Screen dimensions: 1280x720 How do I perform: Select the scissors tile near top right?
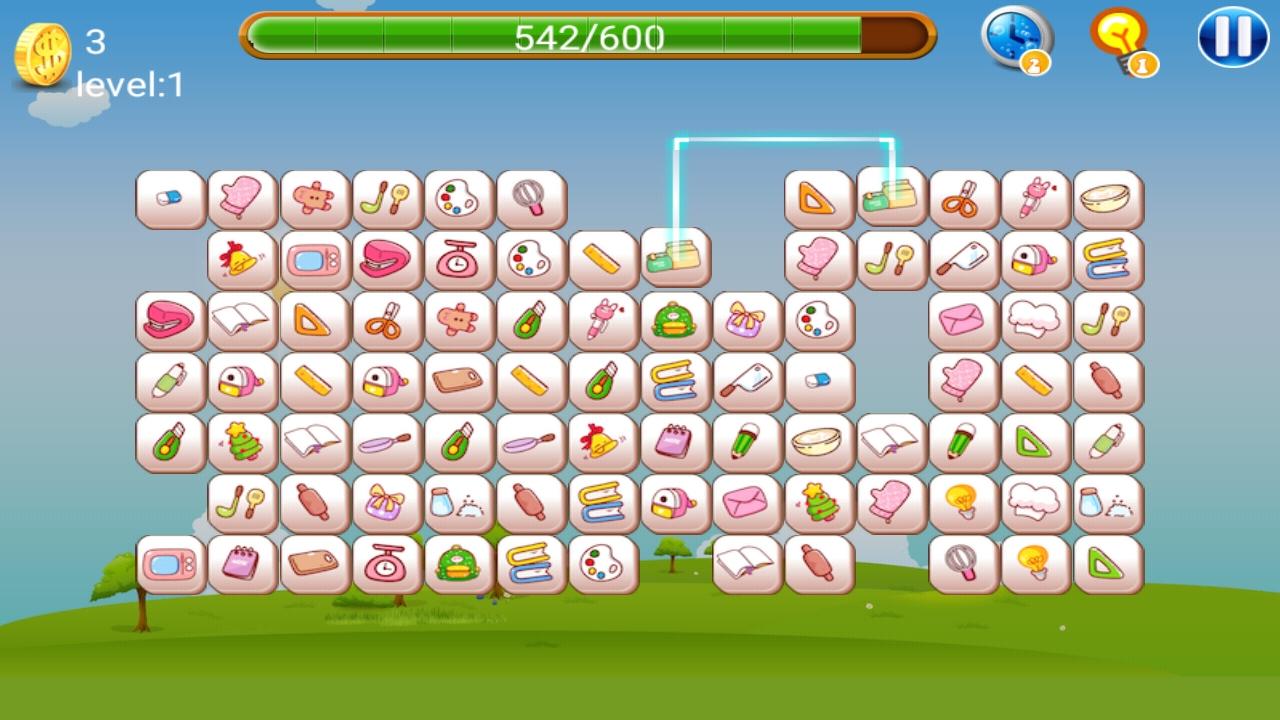tap(963, 197)
